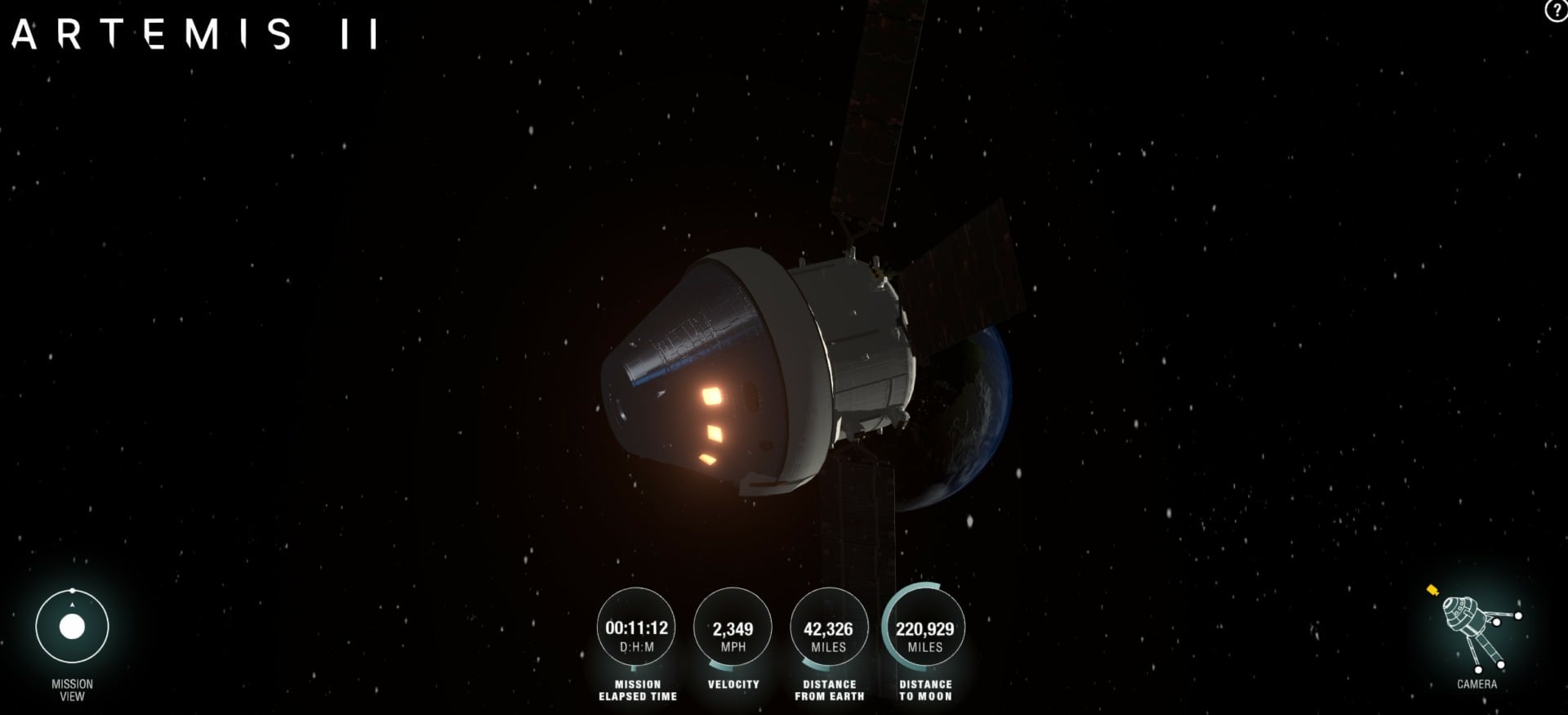Select the lower-left camera position dot
Screen dimensions: 1568x715
(1478, 670)
